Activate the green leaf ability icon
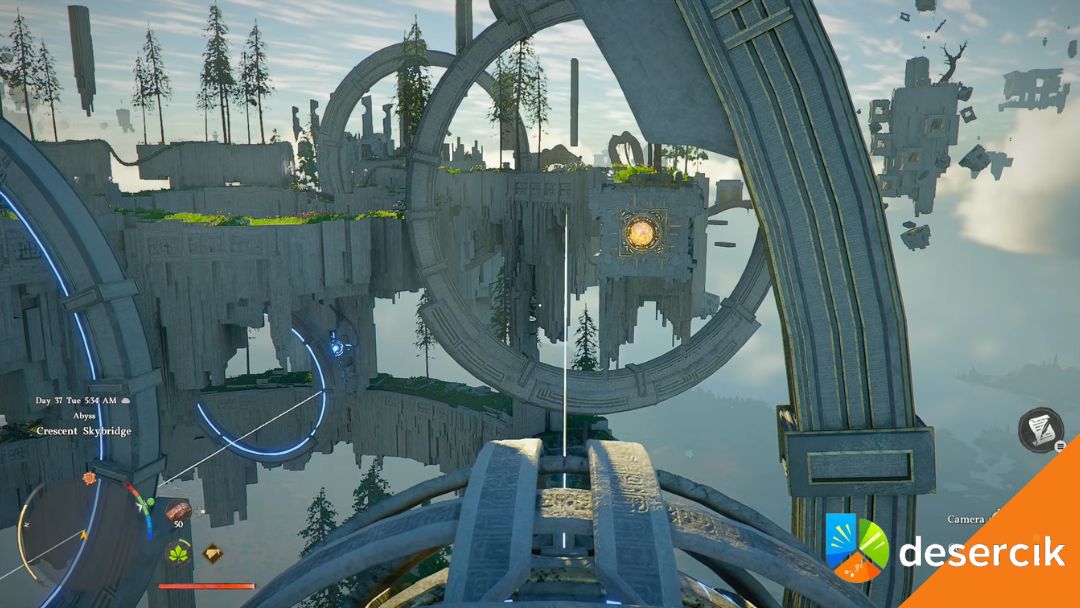The image size is (1080, 608). 180,552
